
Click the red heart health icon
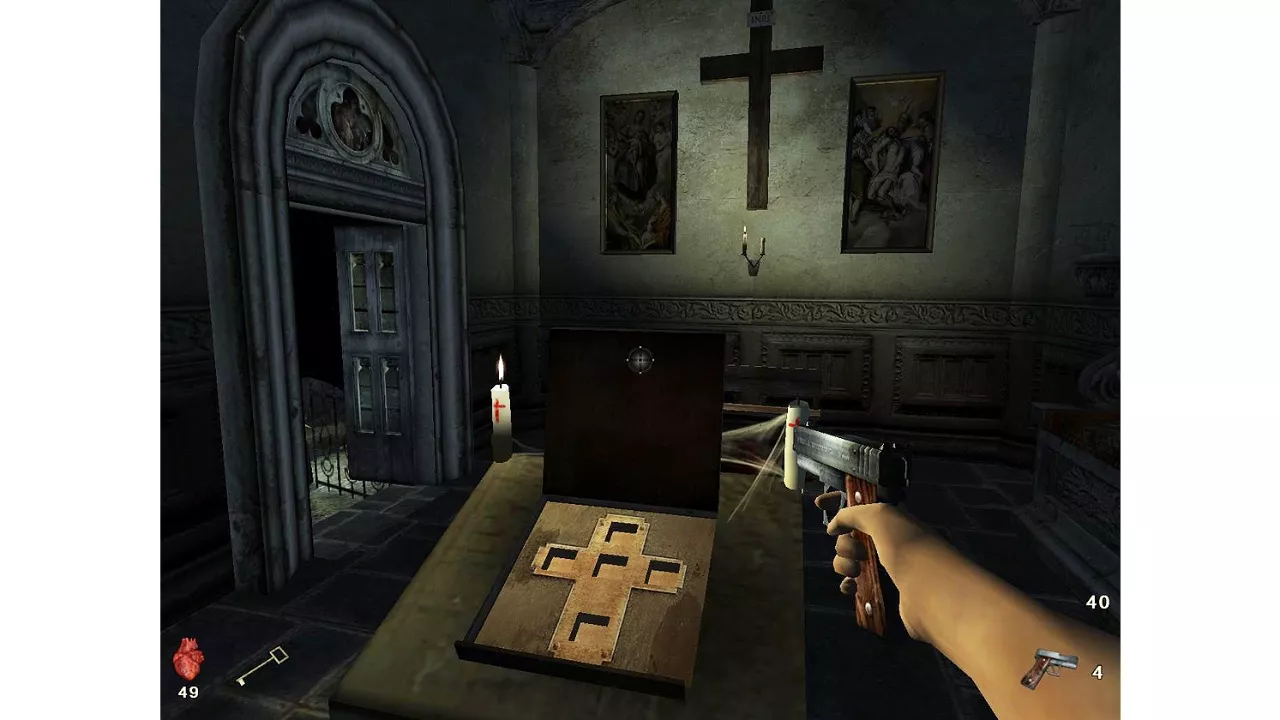click(x=188, y=659)
